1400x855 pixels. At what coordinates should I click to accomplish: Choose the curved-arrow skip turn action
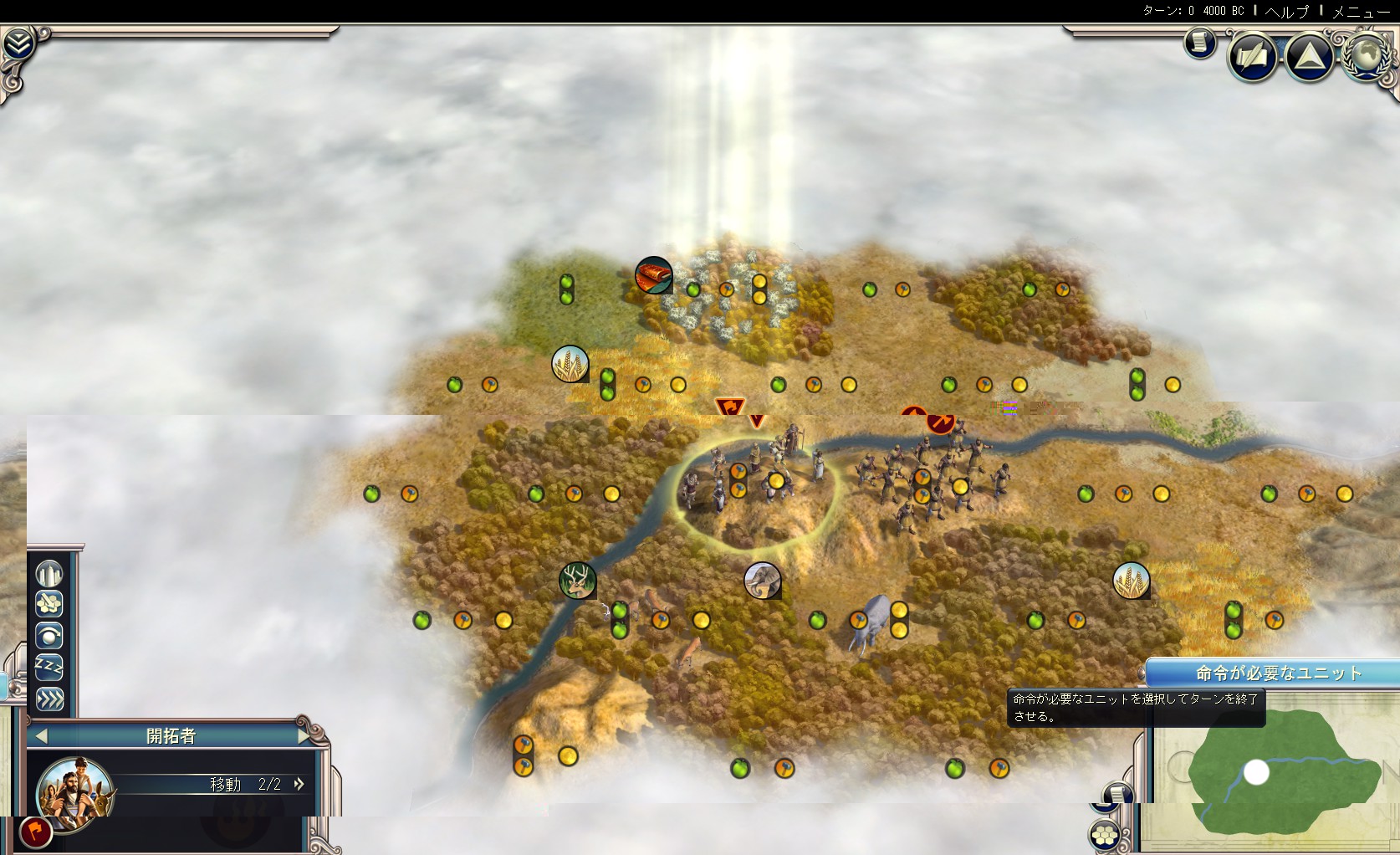point(49,636)
